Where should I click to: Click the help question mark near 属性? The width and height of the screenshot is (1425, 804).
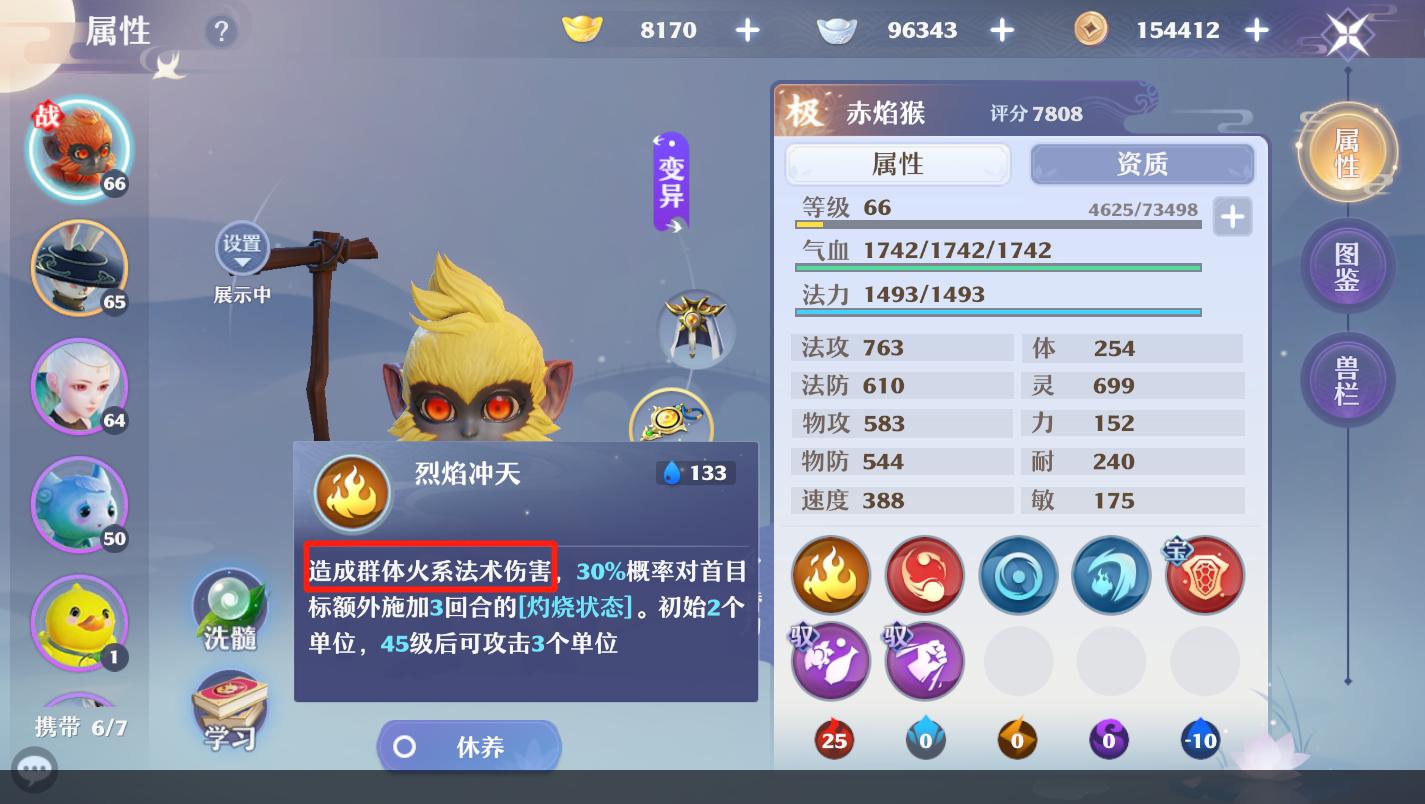221,30
